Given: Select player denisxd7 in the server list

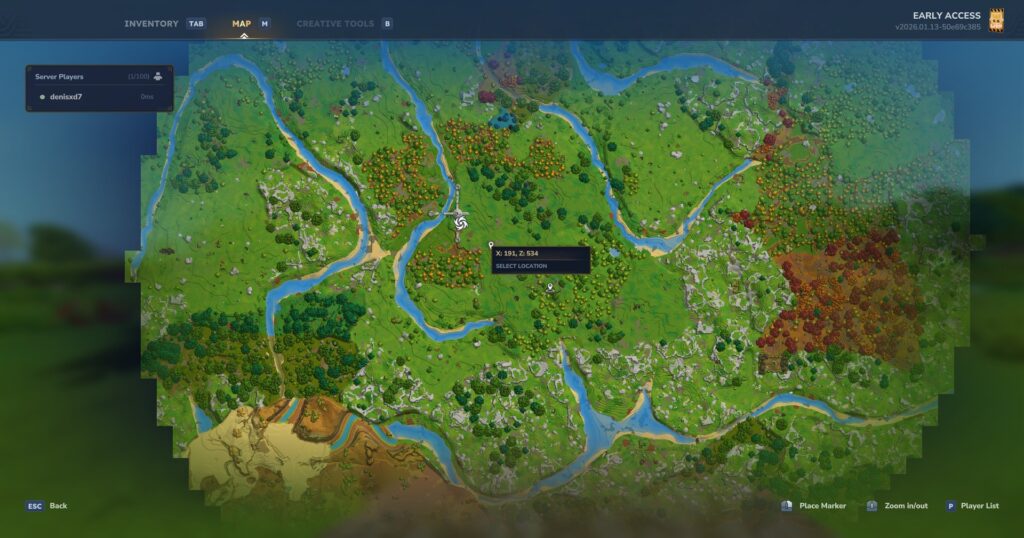Looking at the screenshot, I should coord(66,97).
